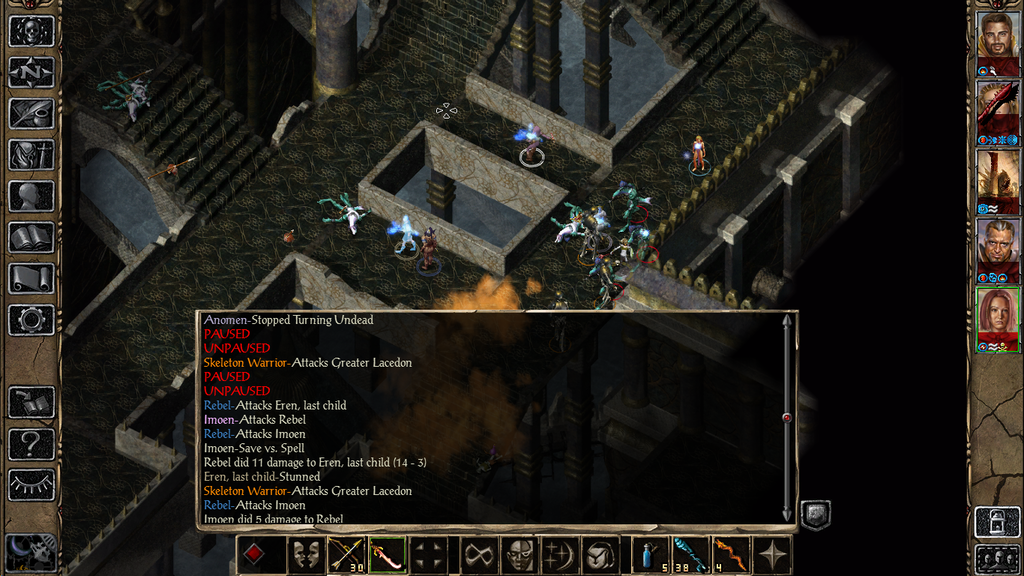Equip the curved sword weapon slot
This screenshot has width=1024, height=576.
(388, 555)
